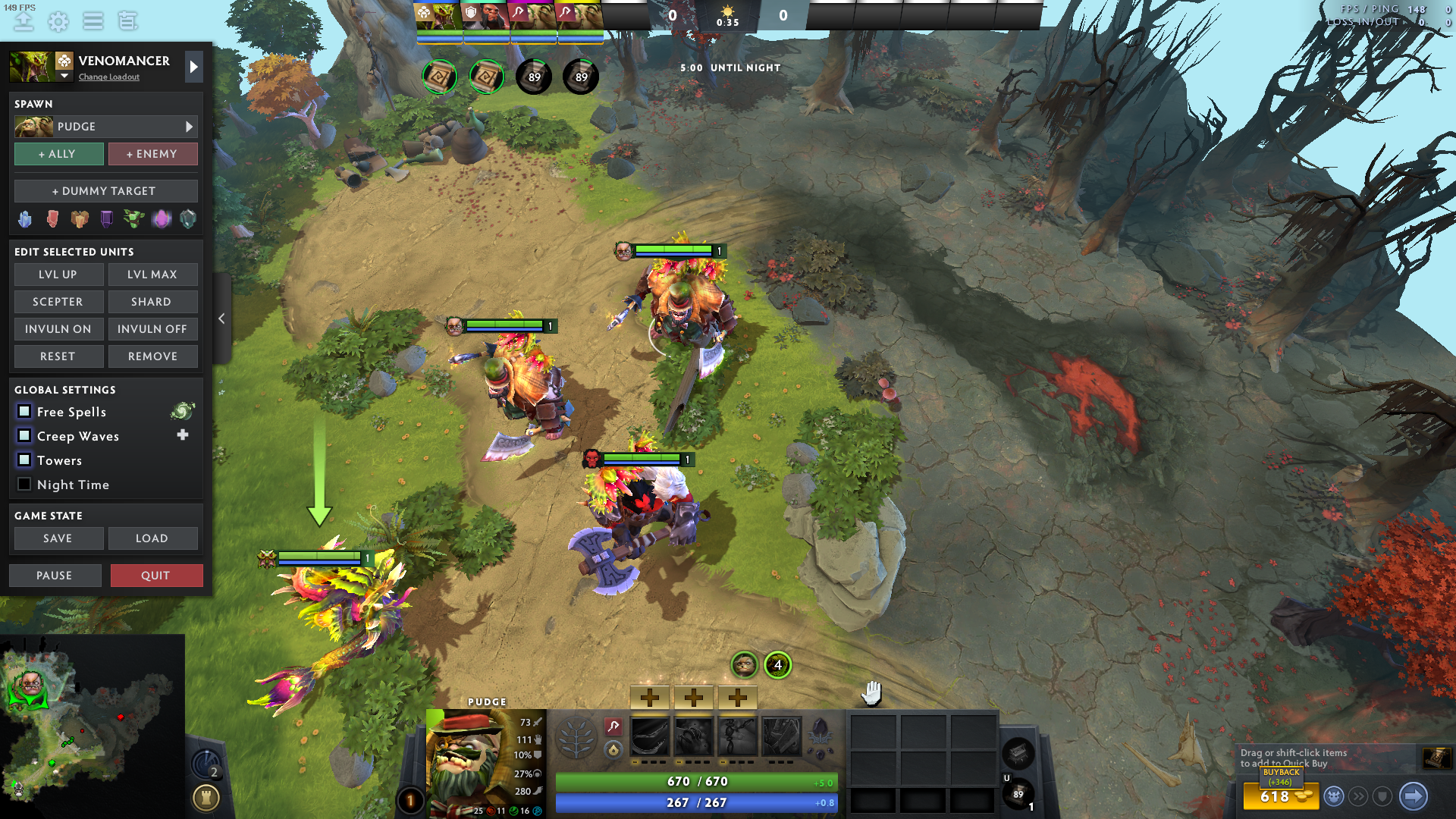Spawn Pudge as an ally
The image size is (1456, 819).
[59, 154]
